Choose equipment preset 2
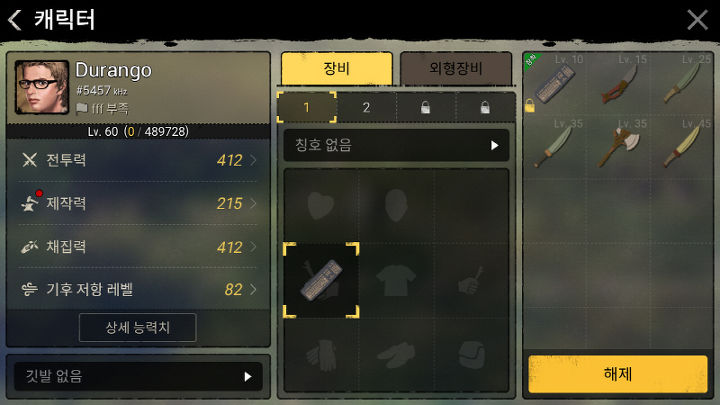The width and height of the screenshot is (720, 405). click(x=366, y=107)
